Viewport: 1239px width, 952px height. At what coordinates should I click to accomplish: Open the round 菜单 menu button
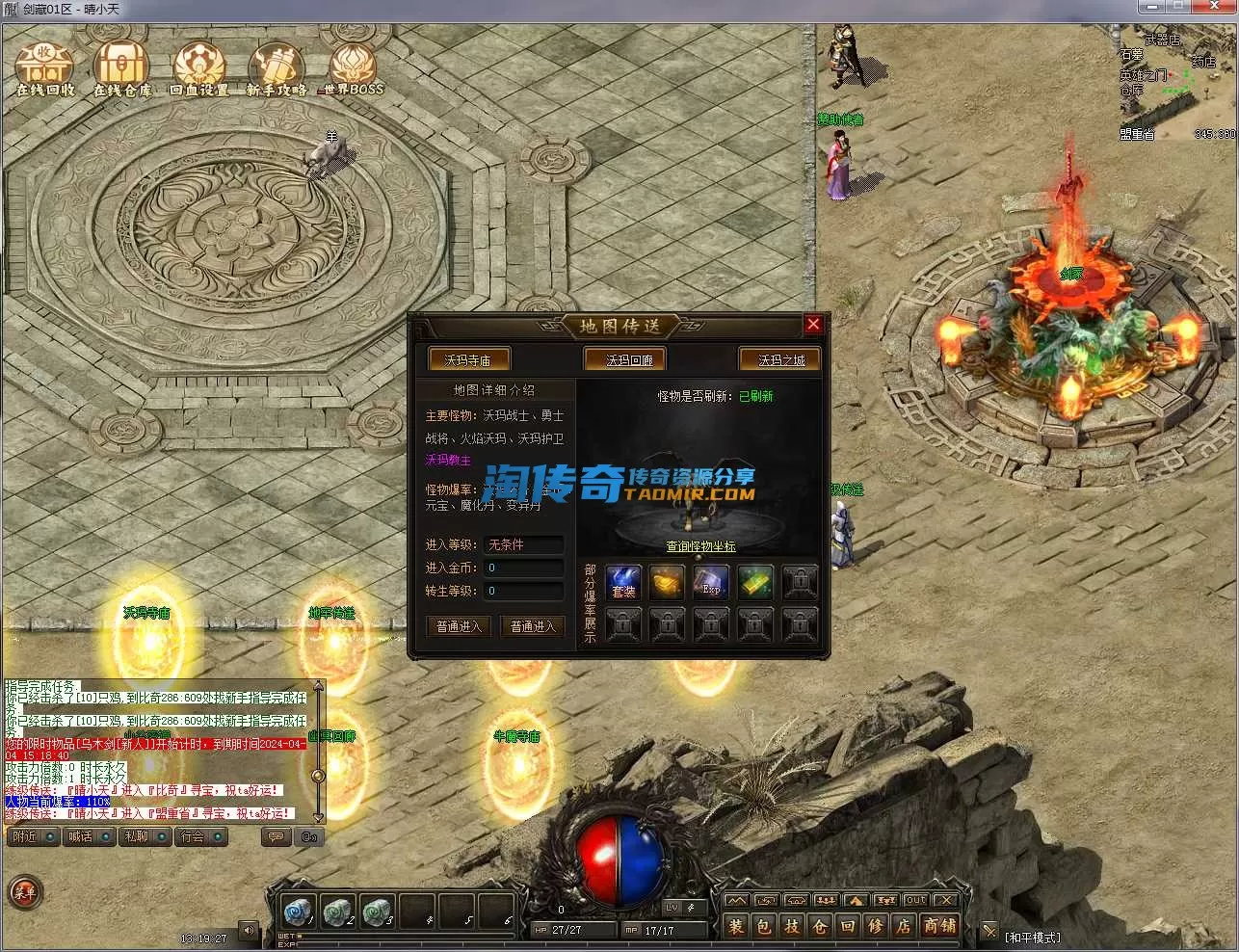pyautogui.click(x=24, y=893)
